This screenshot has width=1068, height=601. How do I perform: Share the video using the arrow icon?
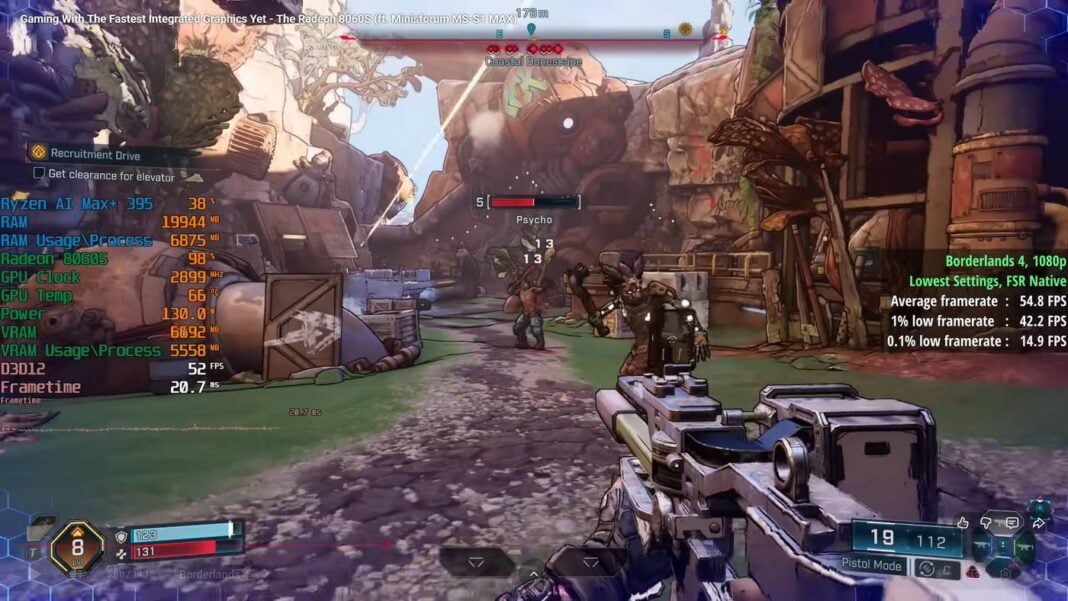1038,522
